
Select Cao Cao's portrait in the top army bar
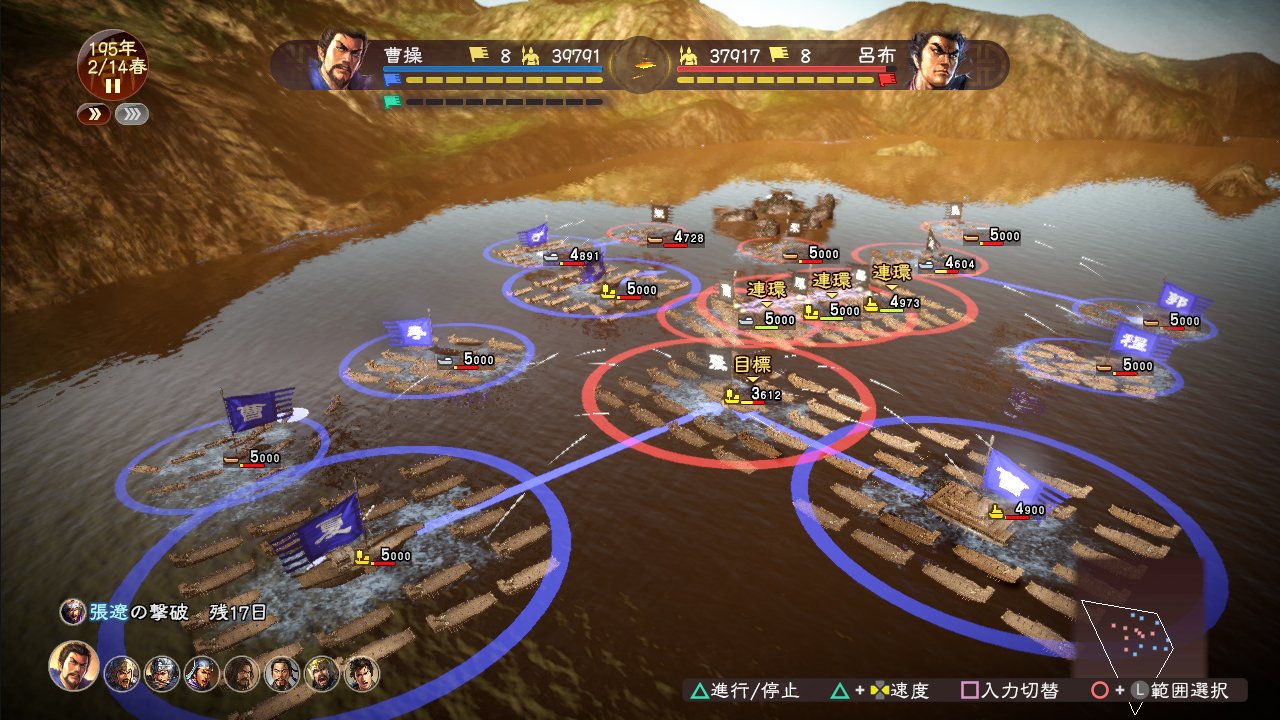(339, 58)
